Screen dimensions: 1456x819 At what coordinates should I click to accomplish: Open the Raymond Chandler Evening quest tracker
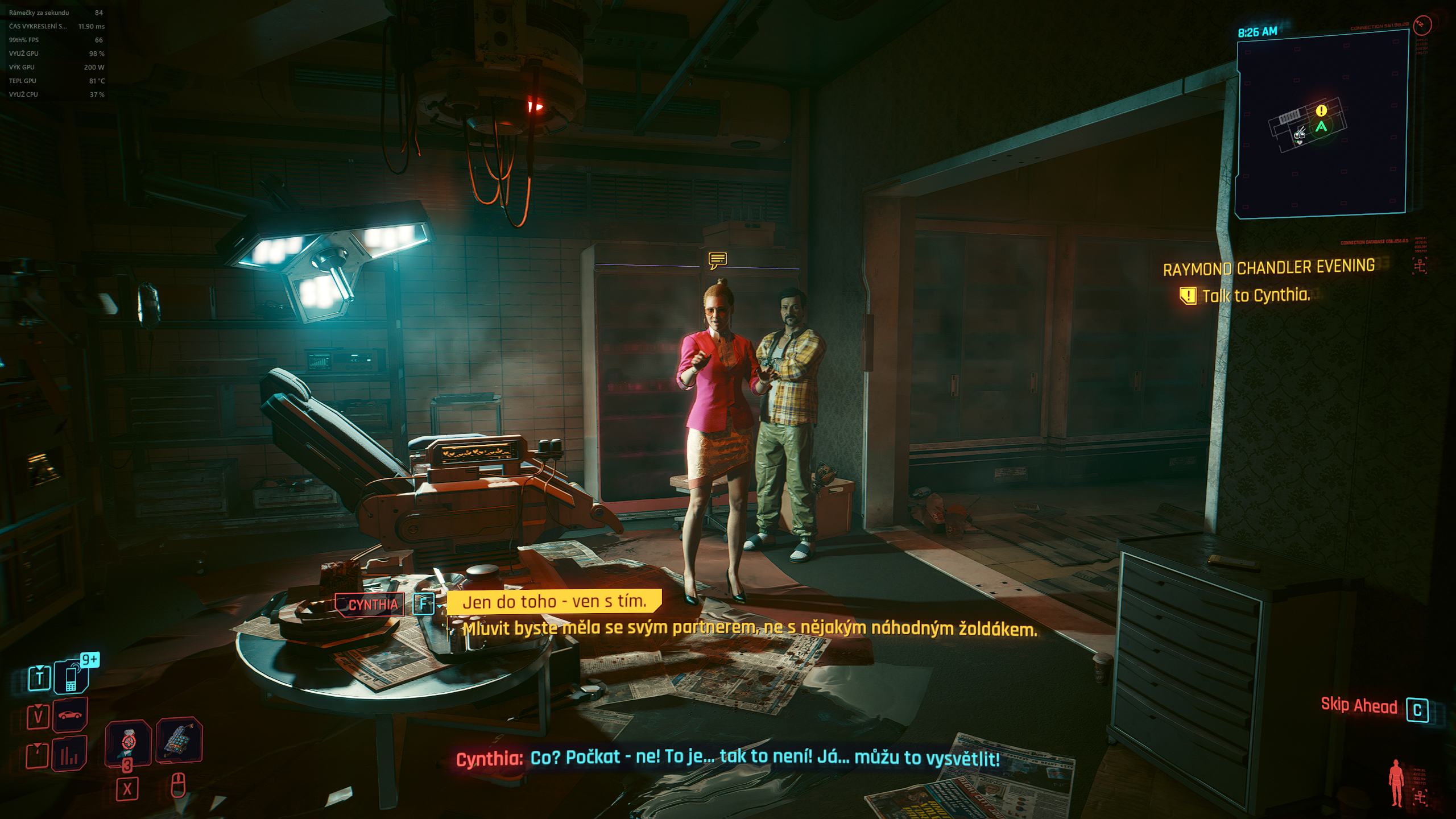(1268, 267)
